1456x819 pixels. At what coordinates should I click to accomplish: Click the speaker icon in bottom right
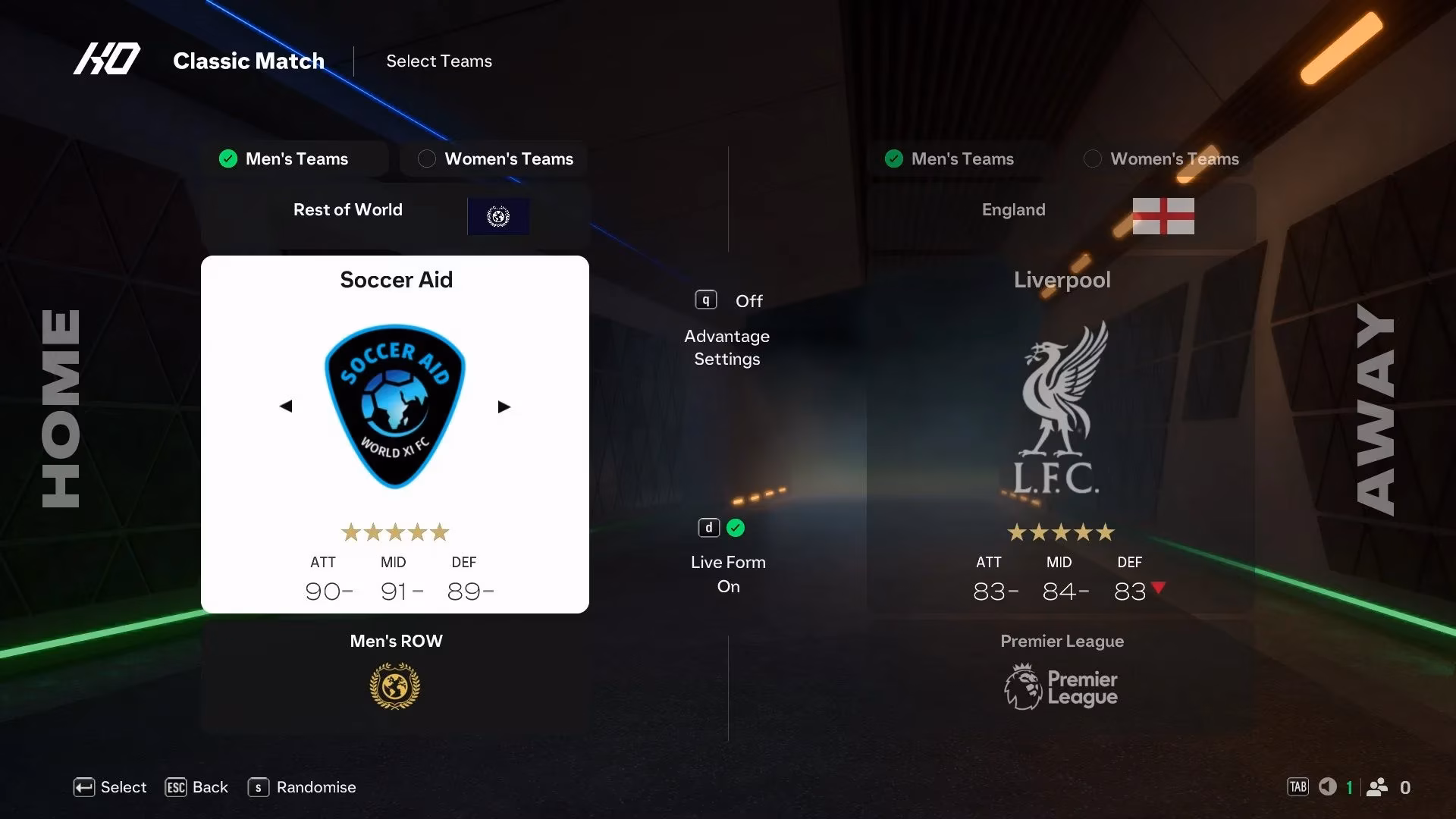[1328, 787]
